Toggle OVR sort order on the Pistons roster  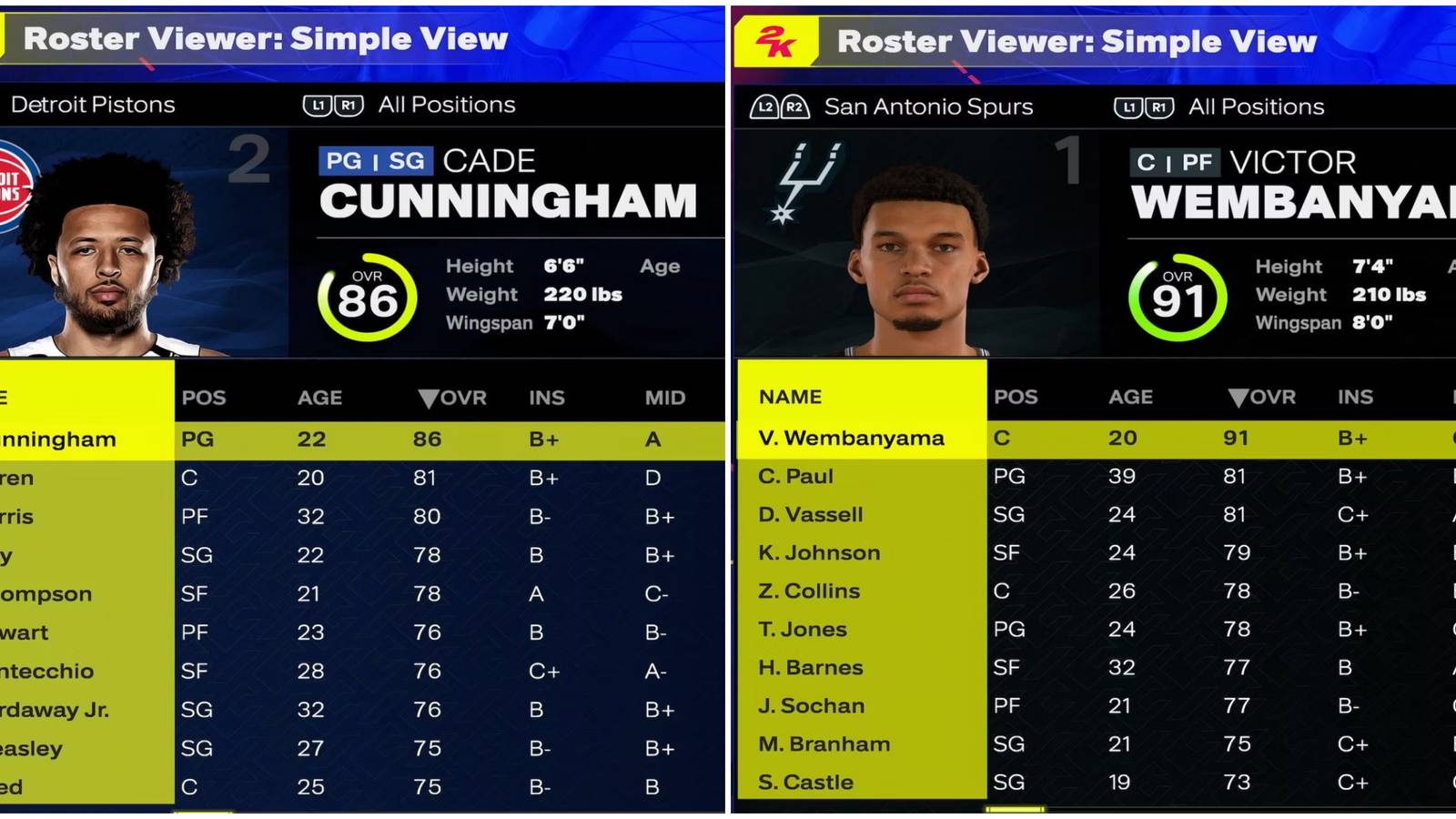click(455, 397)
